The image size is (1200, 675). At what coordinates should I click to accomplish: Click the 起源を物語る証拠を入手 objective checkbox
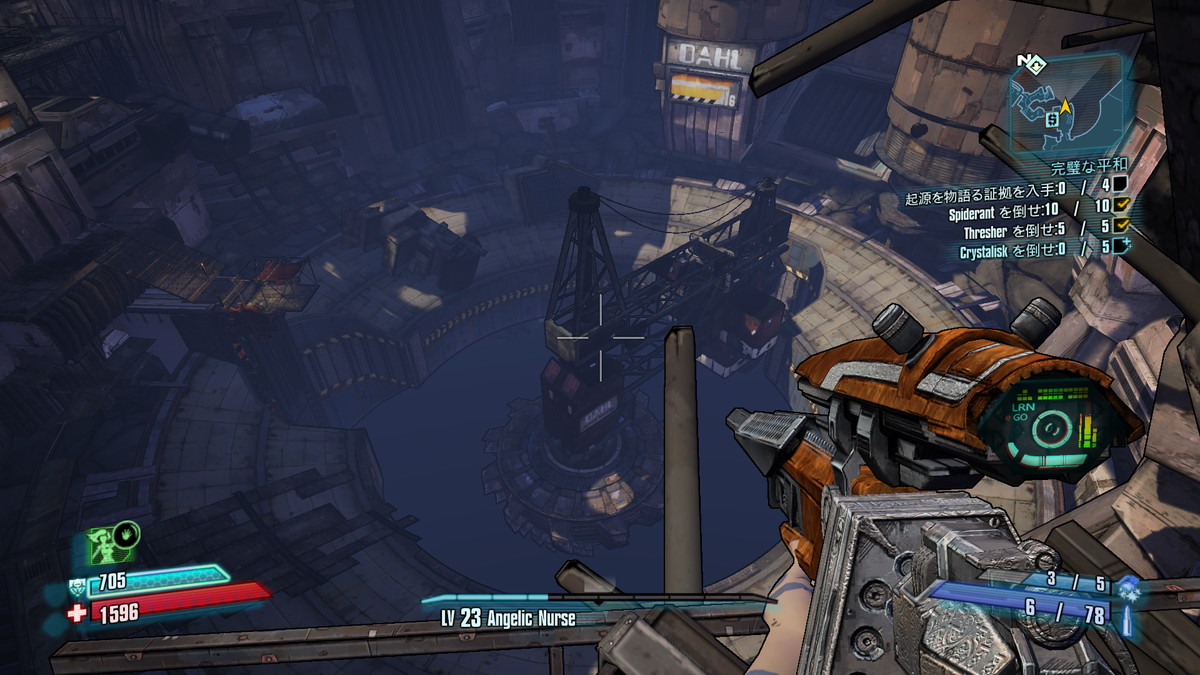pyautogui.click(x=1121, y=184)
